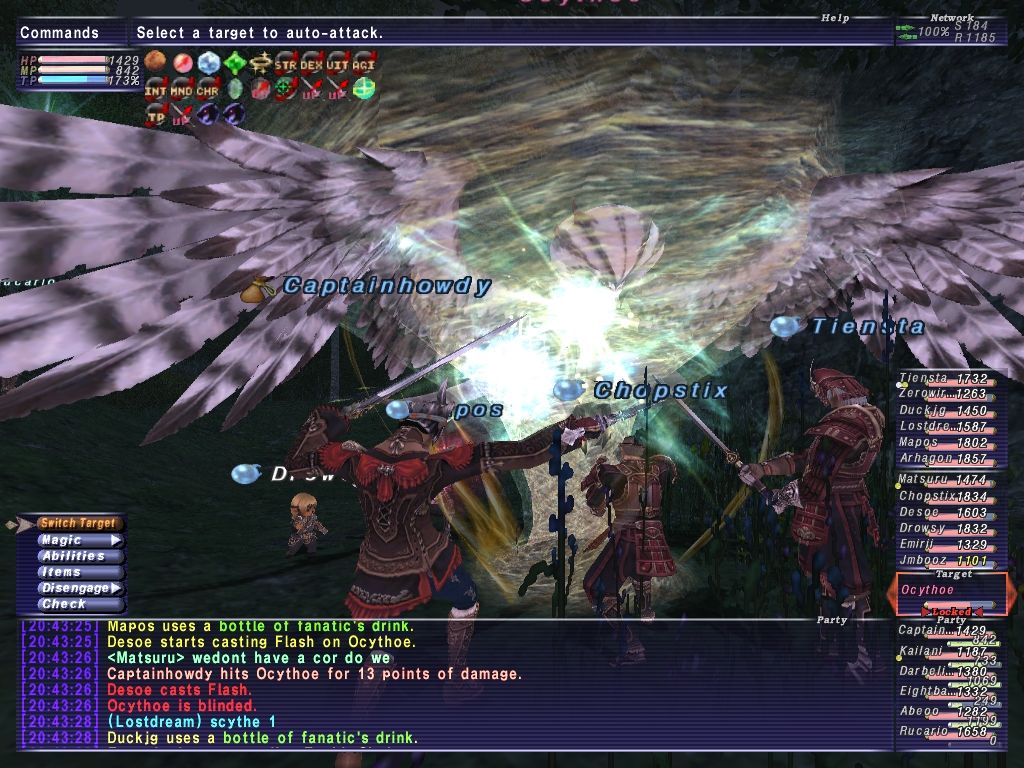Click the INT status effect icon
Screen dimensions: 1024x768
click(155, 90)
